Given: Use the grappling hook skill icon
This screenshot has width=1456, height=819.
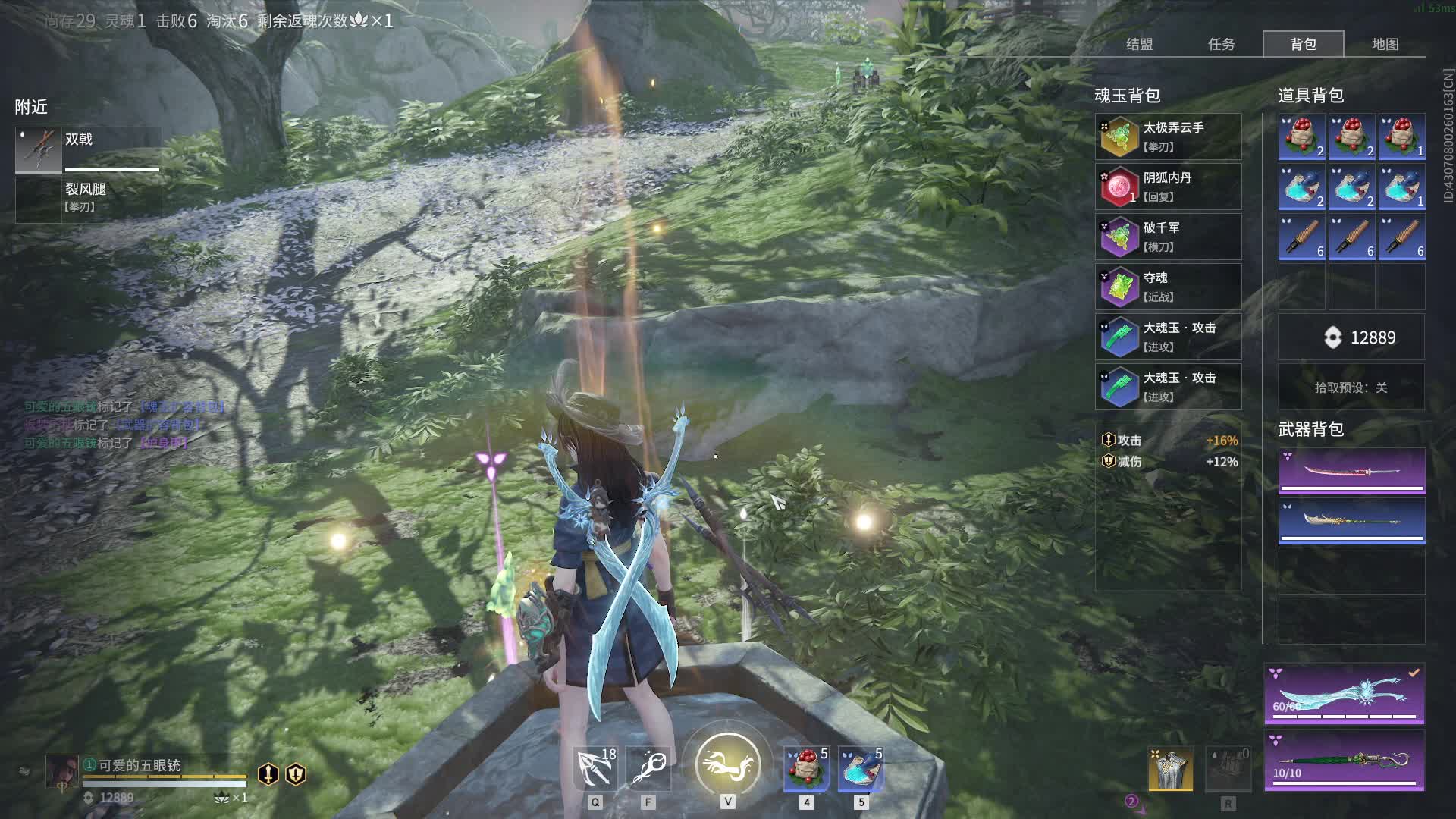Looking at the screenshot, I should tap(595, 767).
